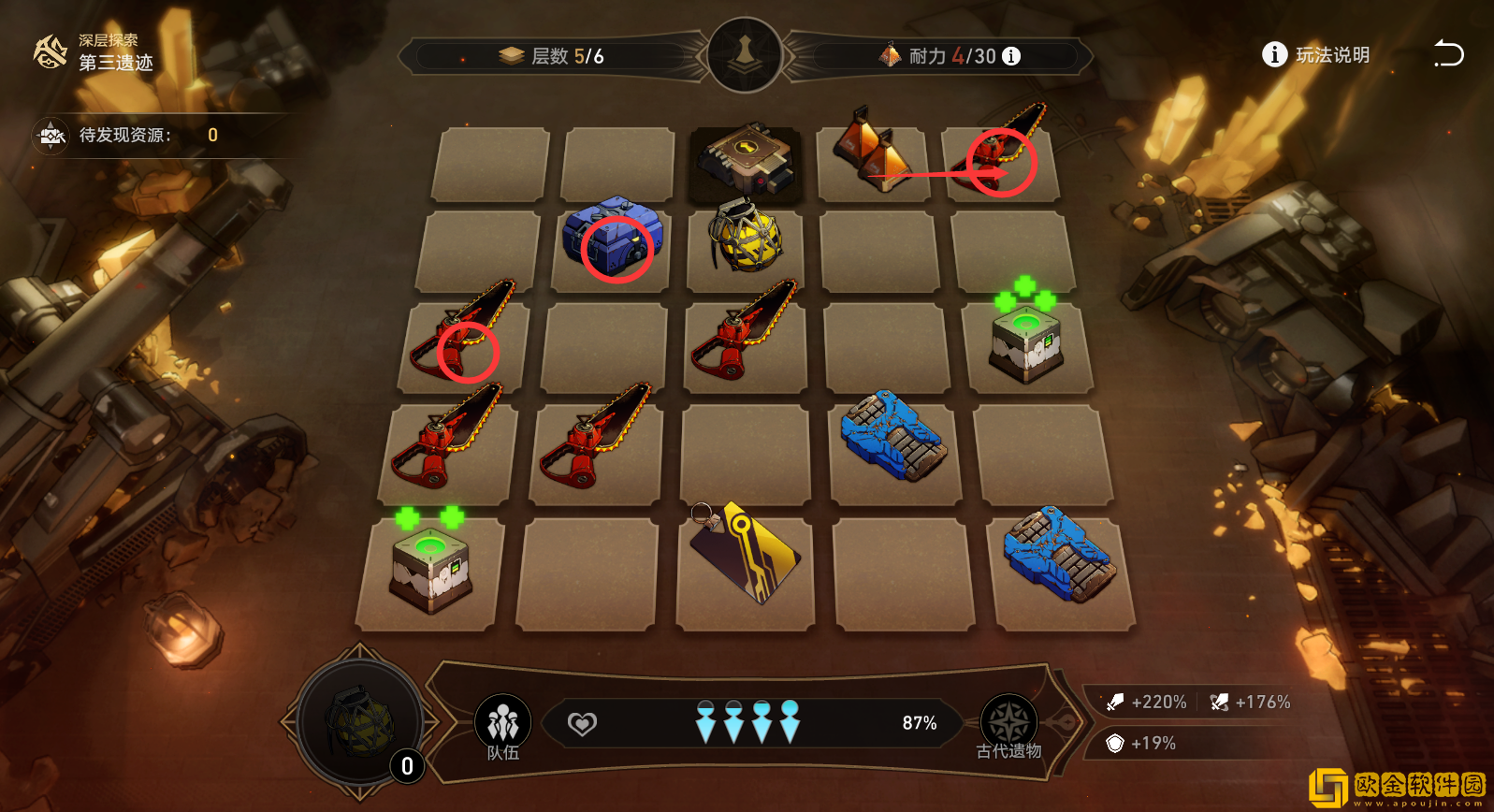Screen dimensions: 1494x812
Task: Click the 待发现资源 undiscovered resources icon
Action: 51,136
